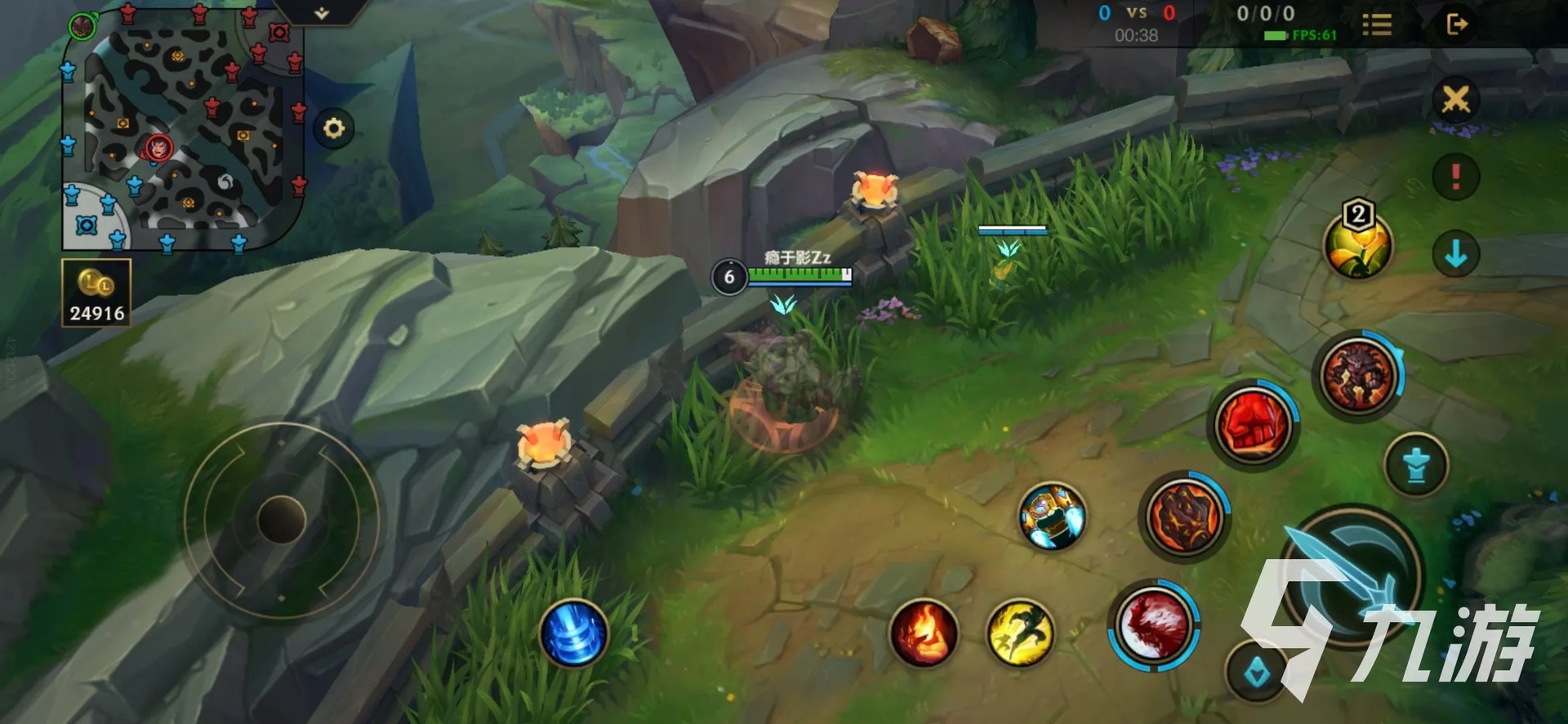Open settings via the gear icon
Image resolution: width=1568 pixels, height=724 pixels.
334,128
